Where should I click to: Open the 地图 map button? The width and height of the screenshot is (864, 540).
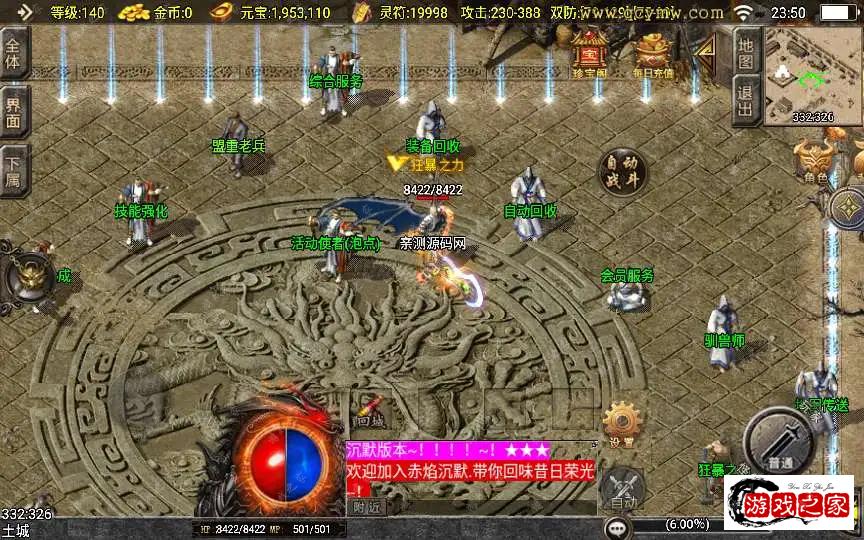click(746, 53)
